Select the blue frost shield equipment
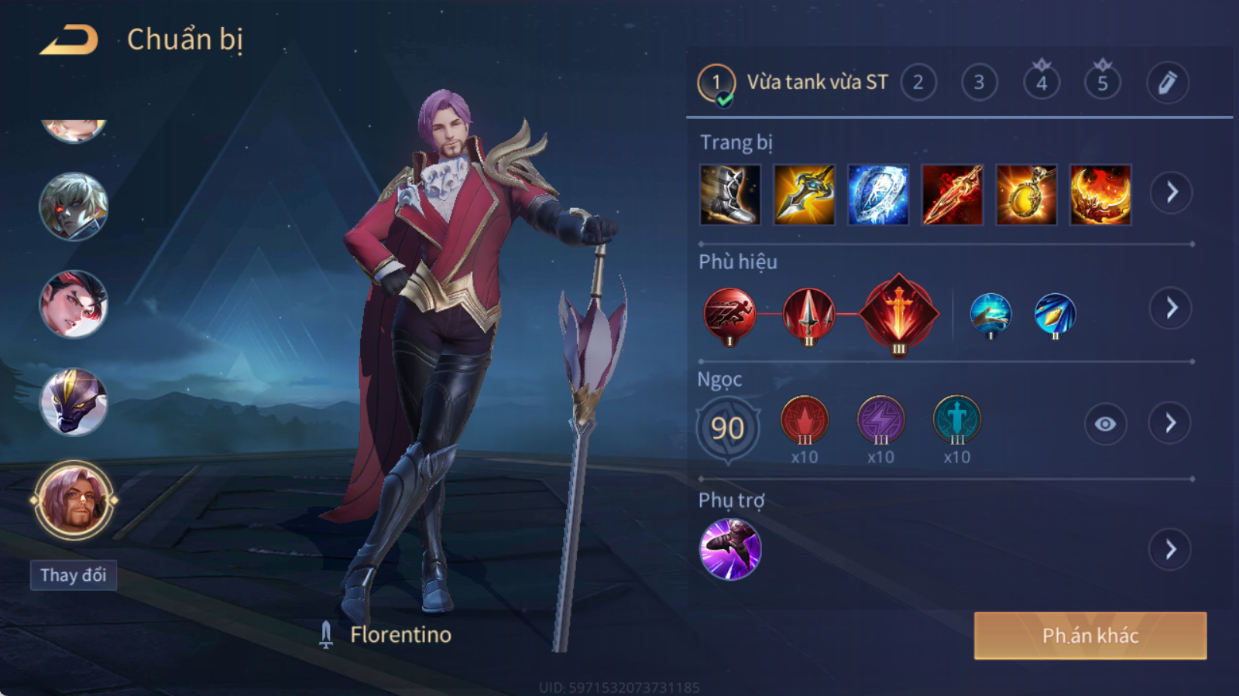The width and height of the screenshot is (1239, 696). pyautogui.click(x=878, y=194)
